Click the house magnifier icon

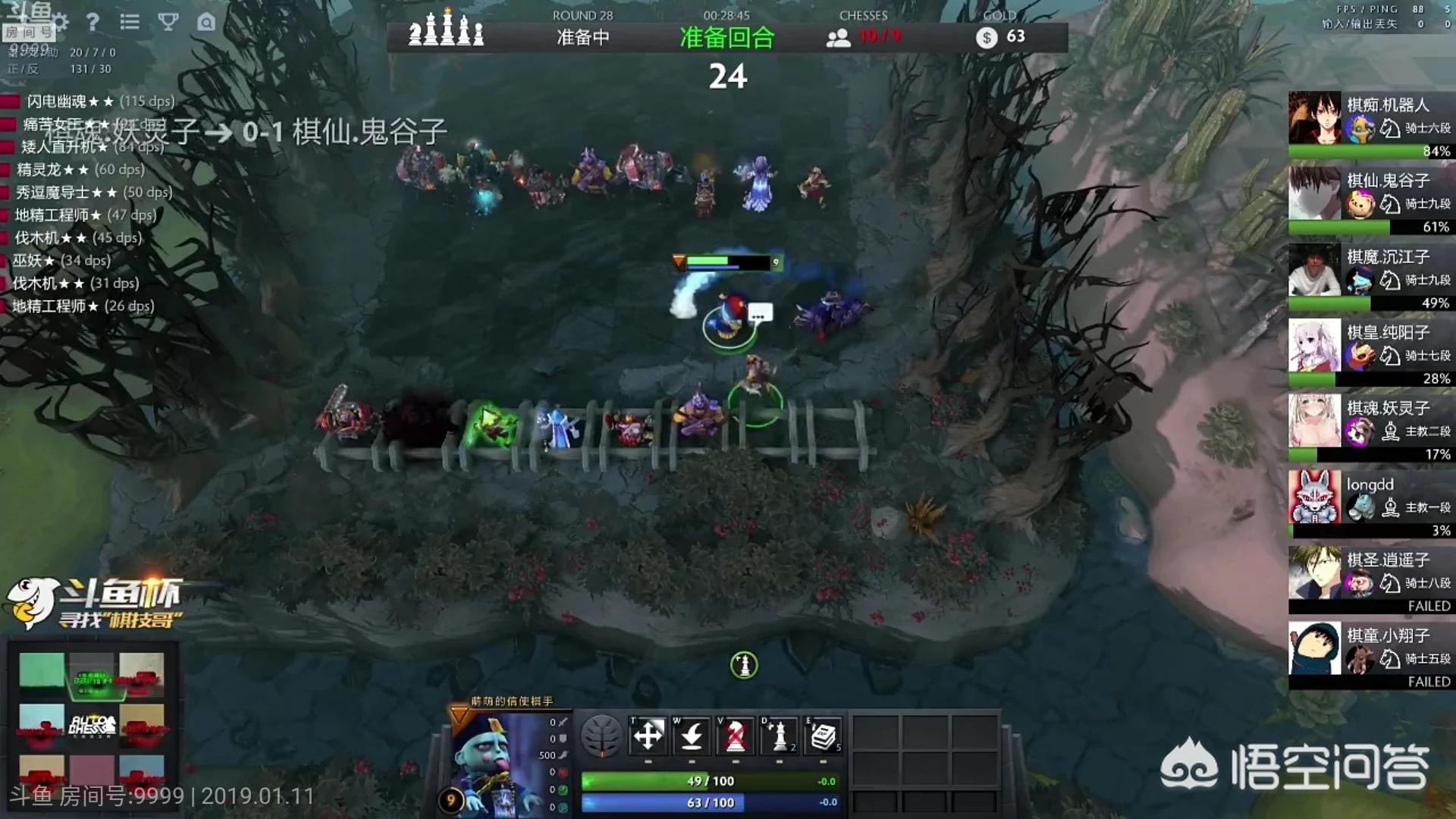pos(206,22)
